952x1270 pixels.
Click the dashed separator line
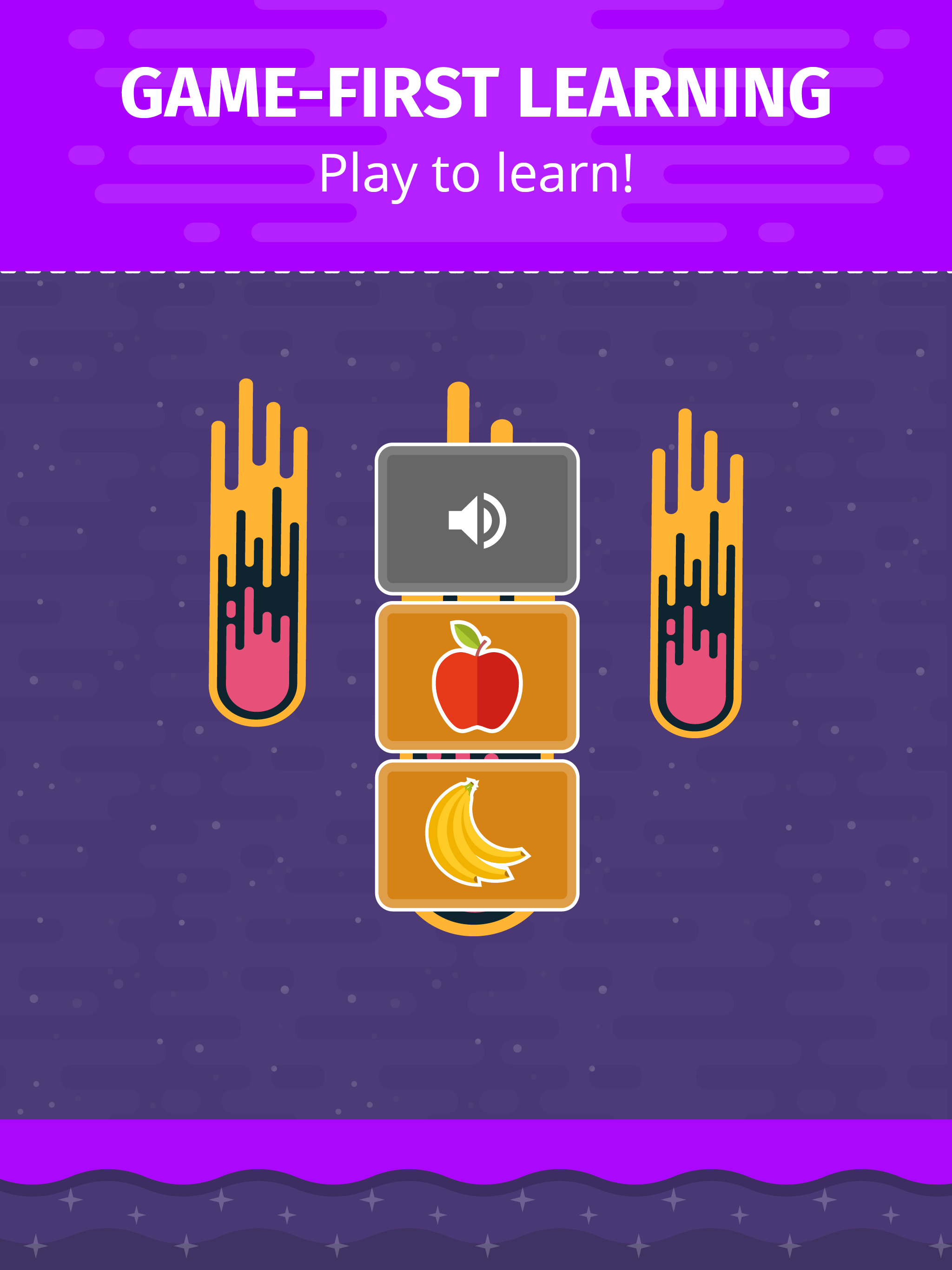[x=476, y=270]
